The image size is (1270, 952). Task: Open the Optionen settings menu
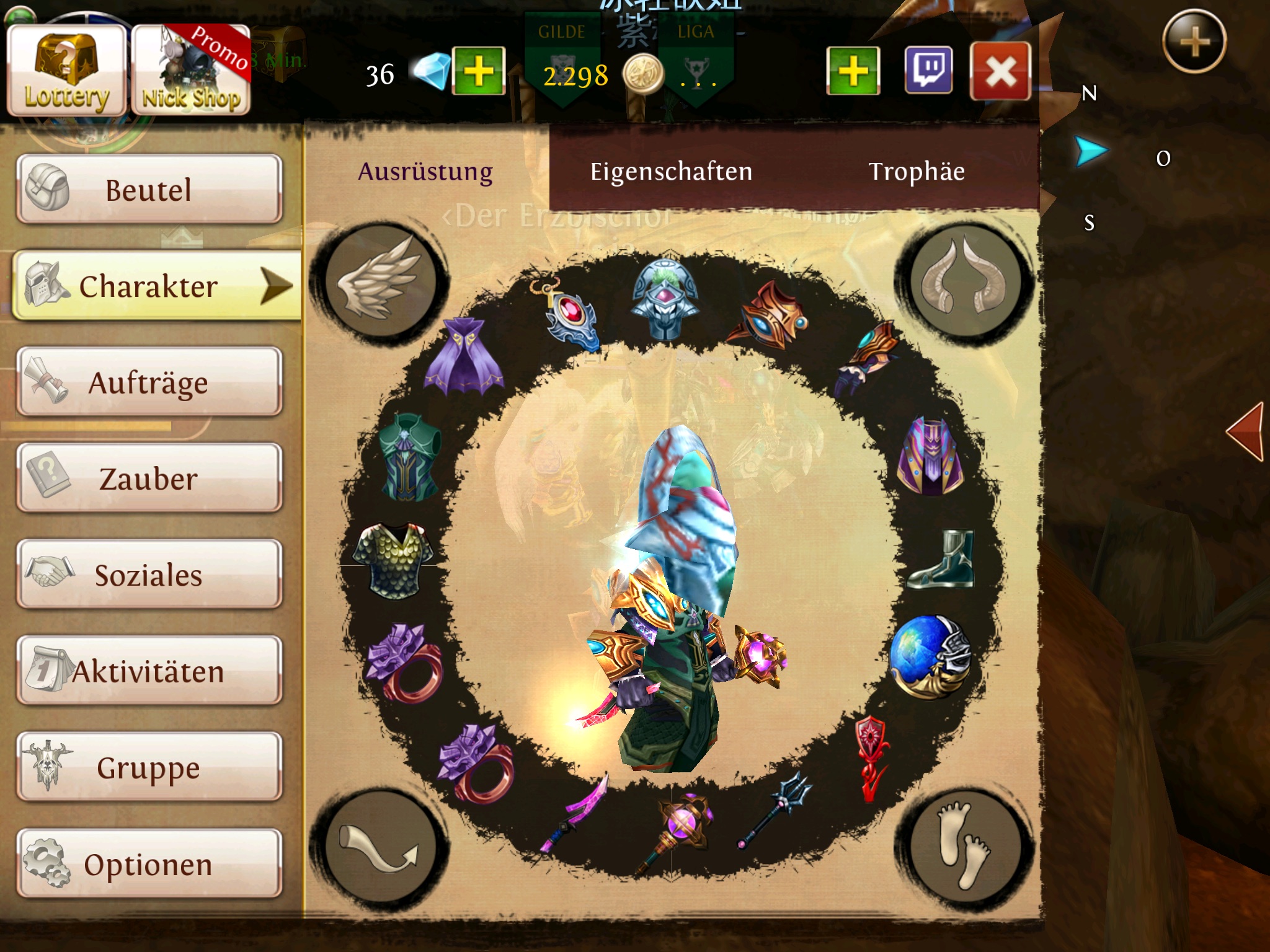[x=149, y=864]
